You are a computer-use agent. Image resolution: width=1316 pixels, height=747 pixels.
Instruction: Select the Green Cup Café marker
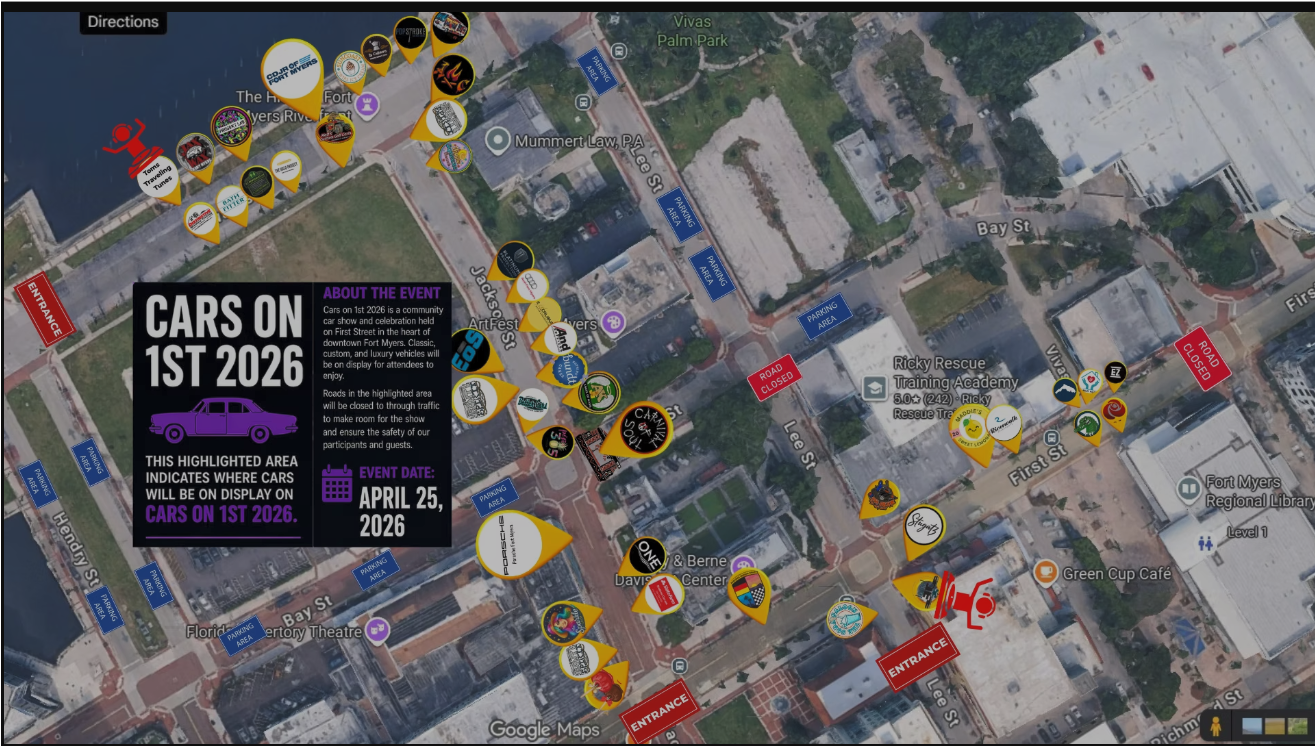[x=1045, y=573]
